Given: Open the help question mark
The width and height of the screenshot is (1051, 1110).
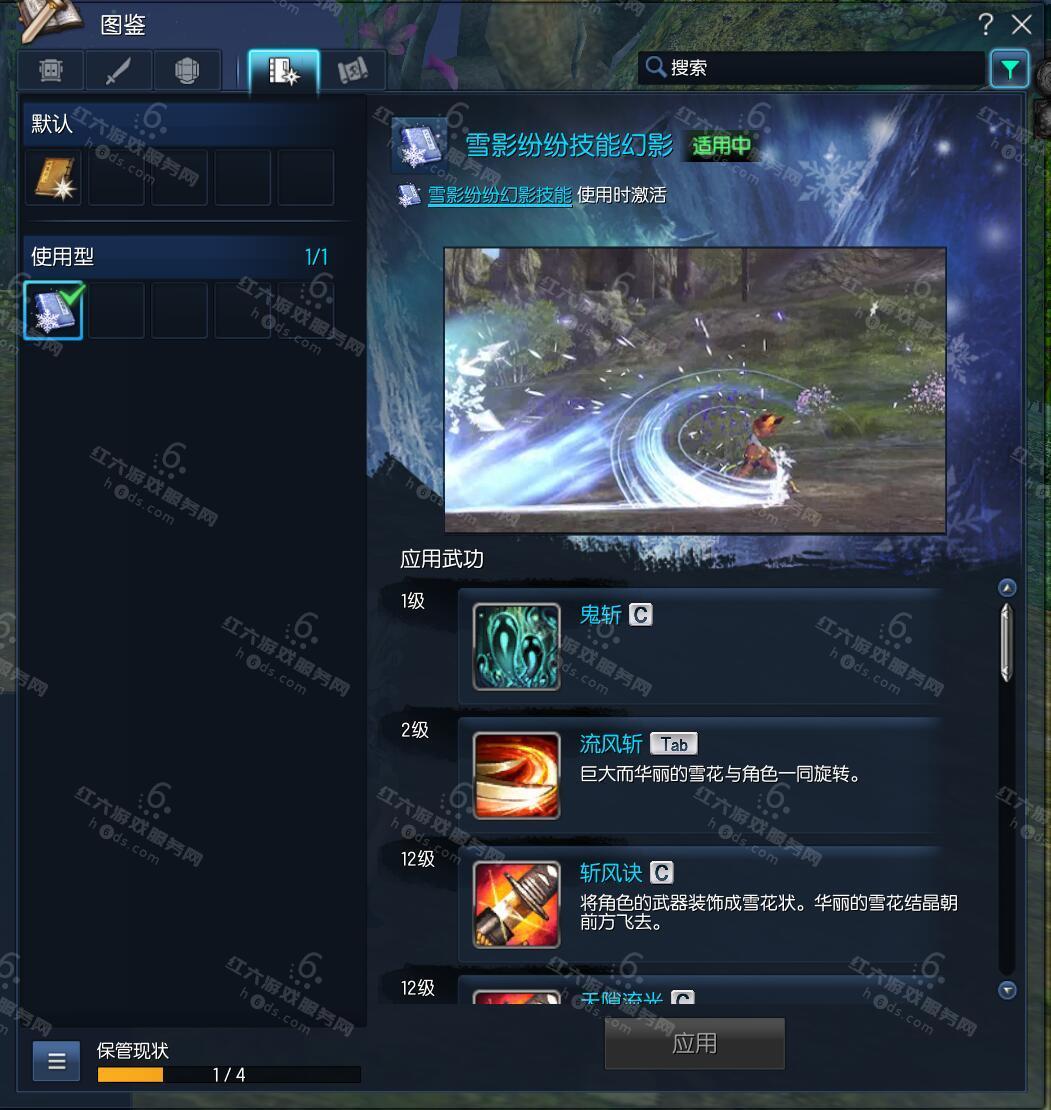Looking at the screenshot, I should [x=987, y=24].
